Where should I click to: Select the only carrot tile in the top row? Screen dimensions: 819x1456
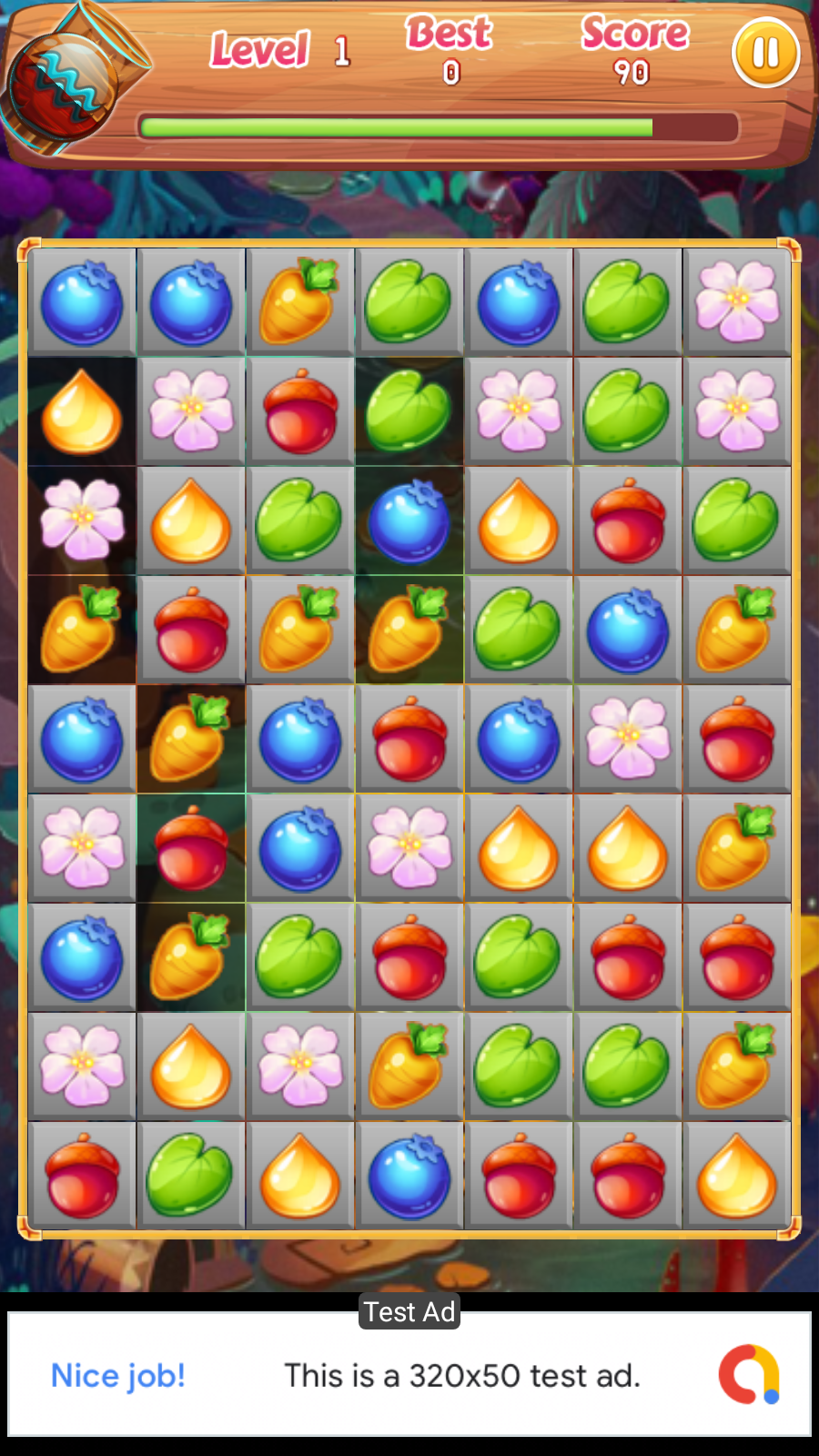pos(299,302)
